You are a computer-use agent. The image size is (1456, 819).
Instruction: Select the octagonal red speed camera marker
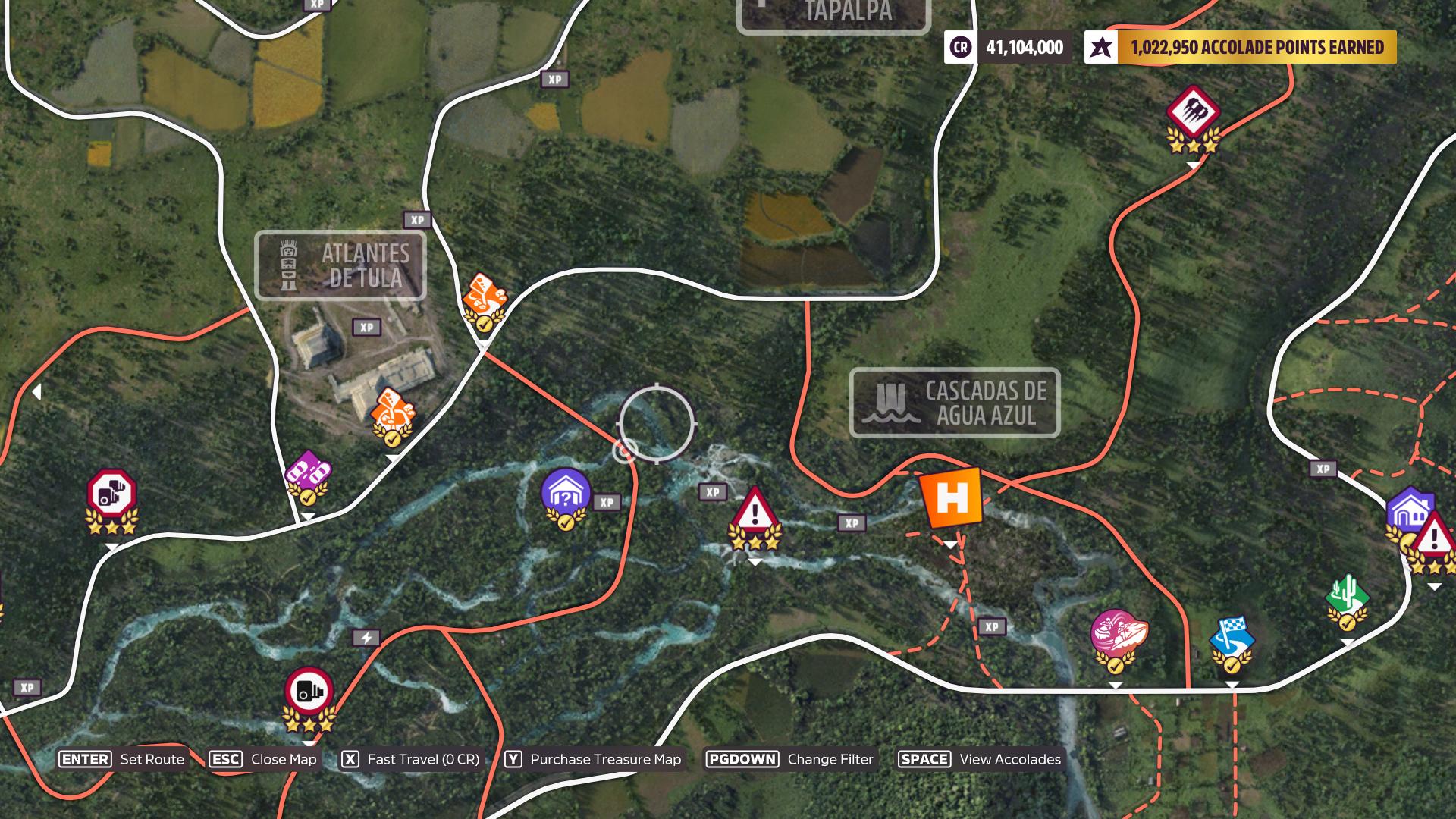click(111, 493)
